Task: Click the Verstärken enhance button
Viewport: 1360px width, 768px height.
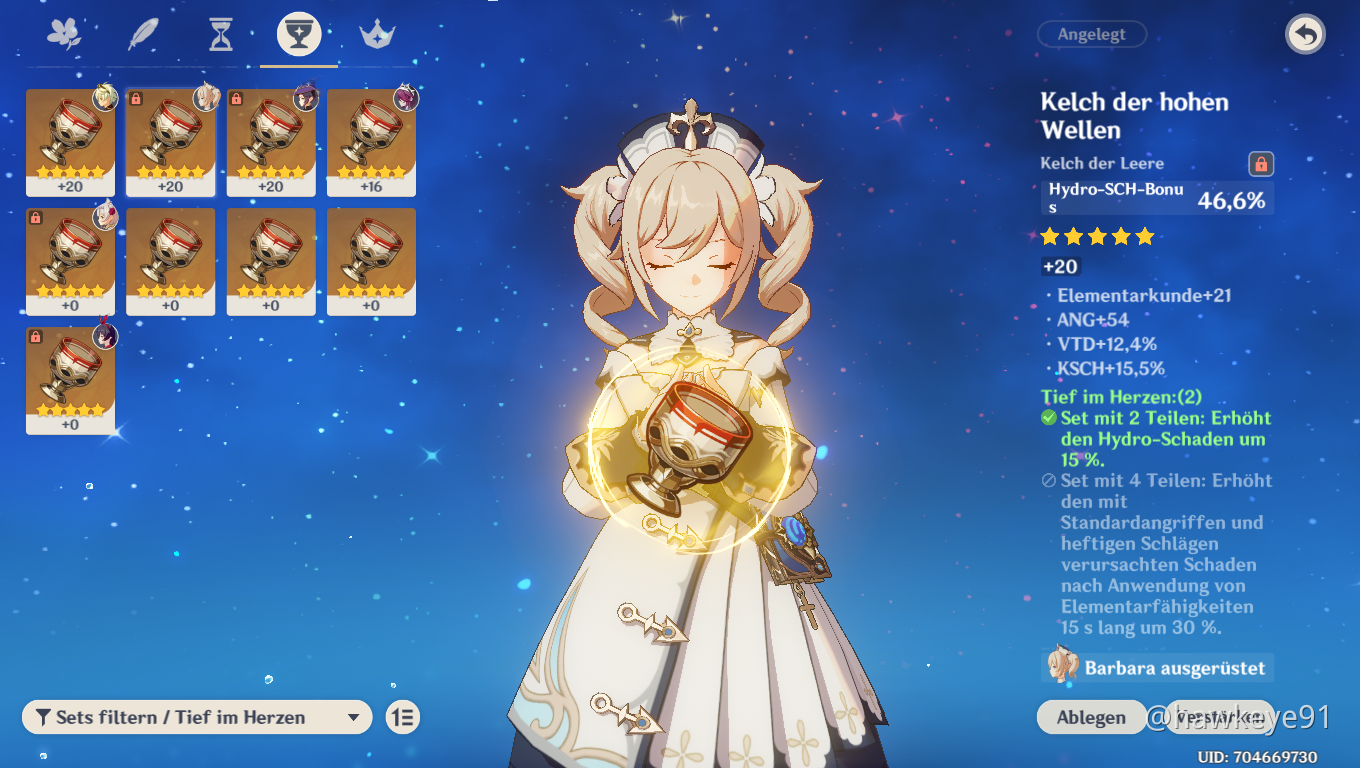Action: pyautogui.click(x=1219, y=717)
